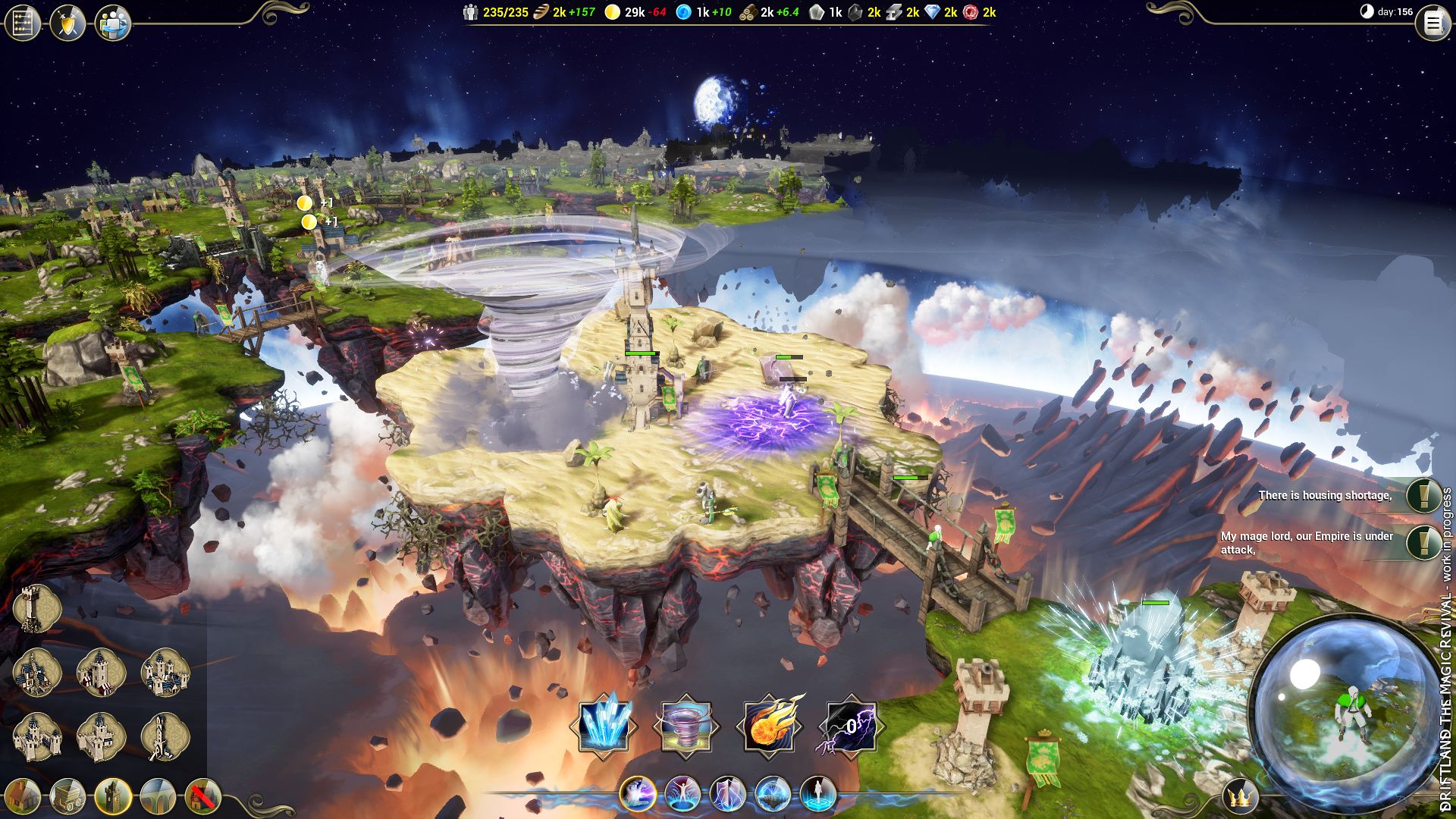Switch to the storm cloud offensive spell category
1456x819 pixels.
637,794
